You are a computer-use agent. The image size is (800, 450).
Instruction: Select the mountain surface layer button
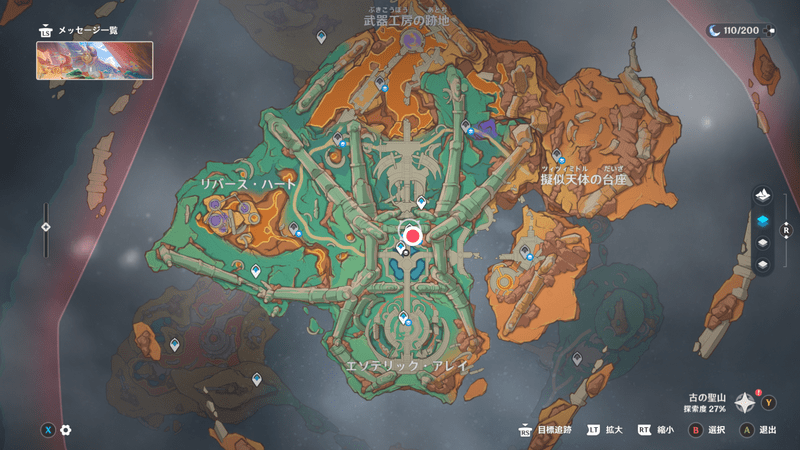coord(764,193)
